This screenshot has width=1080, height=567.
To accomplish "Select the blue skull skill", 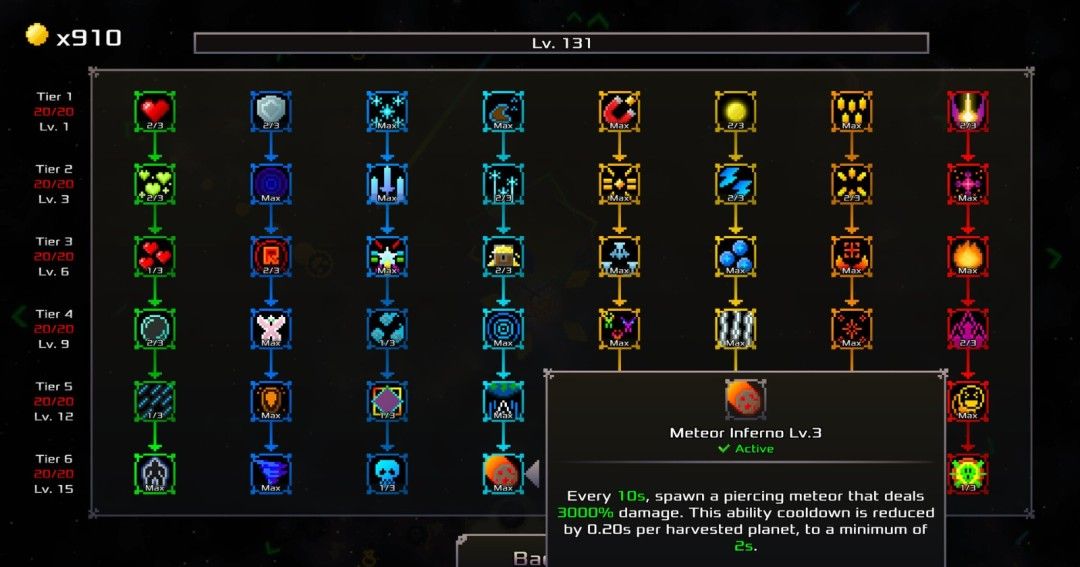I will click(x=387, y=473).
